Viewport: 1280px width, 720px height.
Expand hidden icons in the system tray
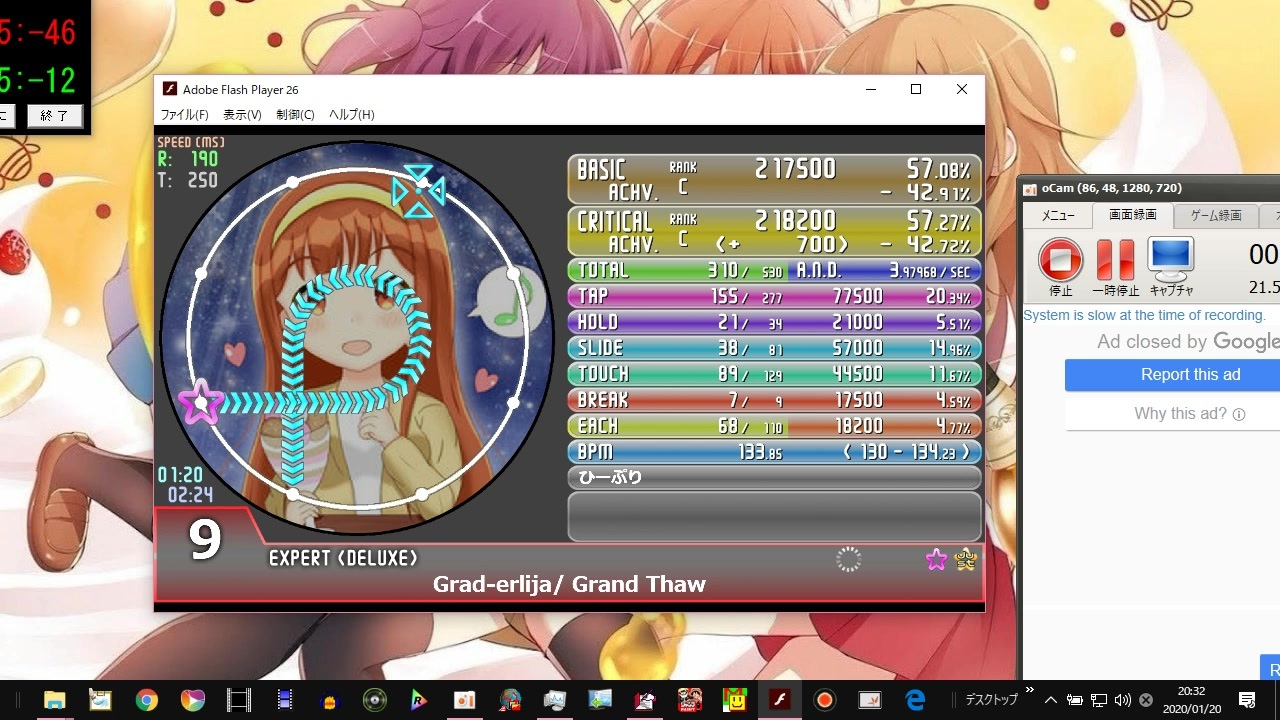[1049, 699]
